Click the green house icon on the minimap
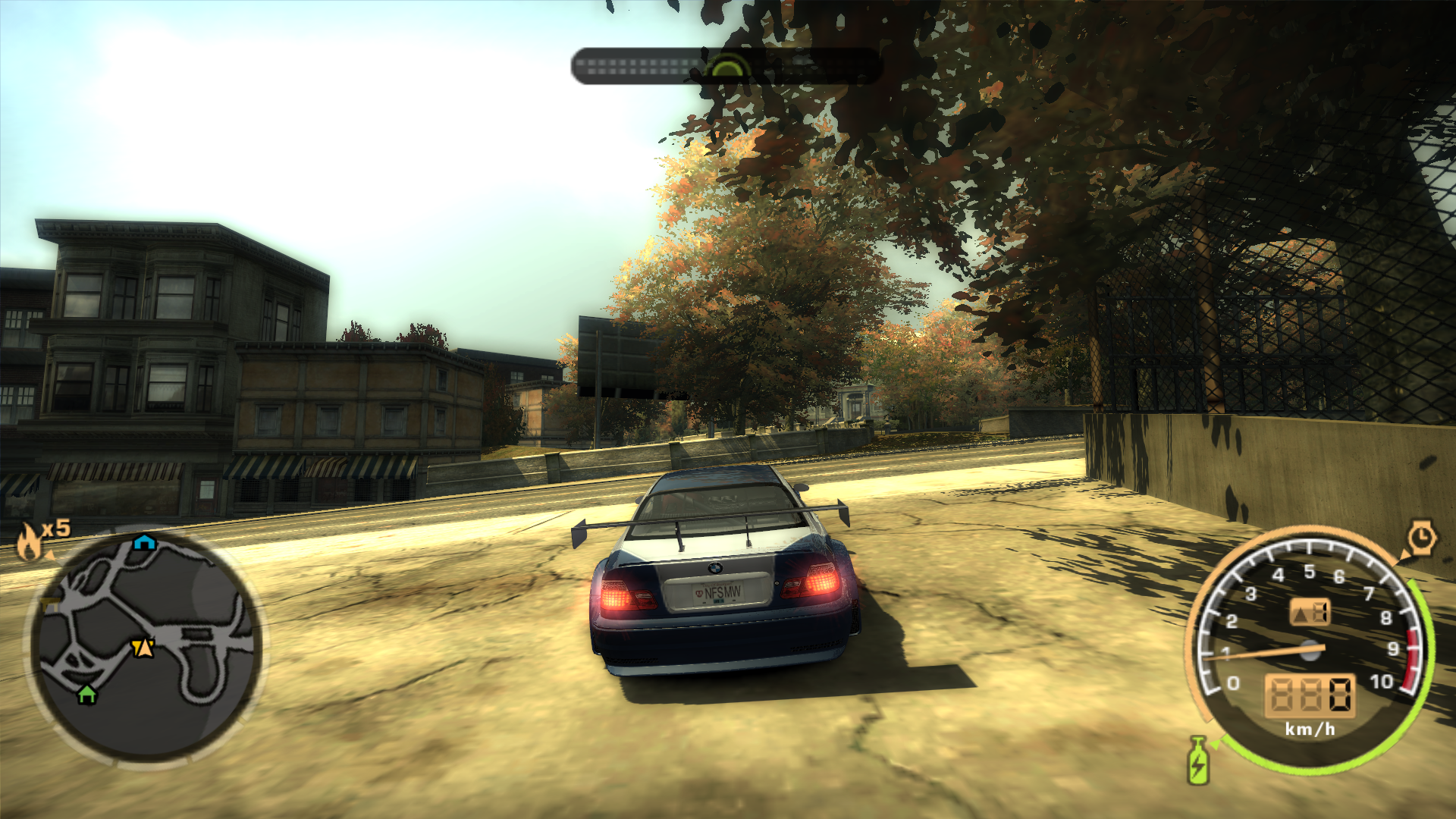 pyautogui.click(x=87, y=695)
